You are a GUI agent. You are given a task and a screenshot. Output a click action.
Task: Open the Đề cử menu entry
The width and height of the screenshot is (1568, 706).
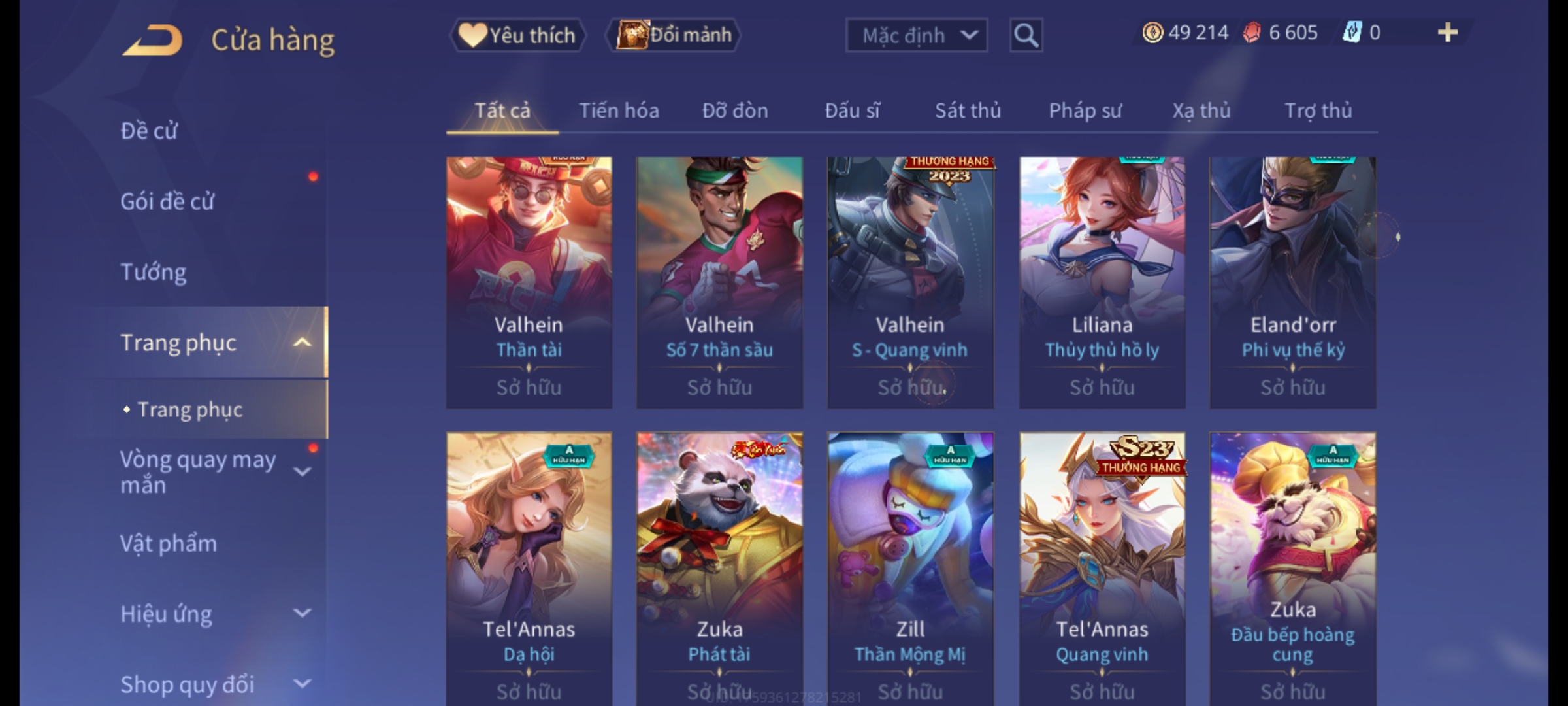click(x=149, y=131)
